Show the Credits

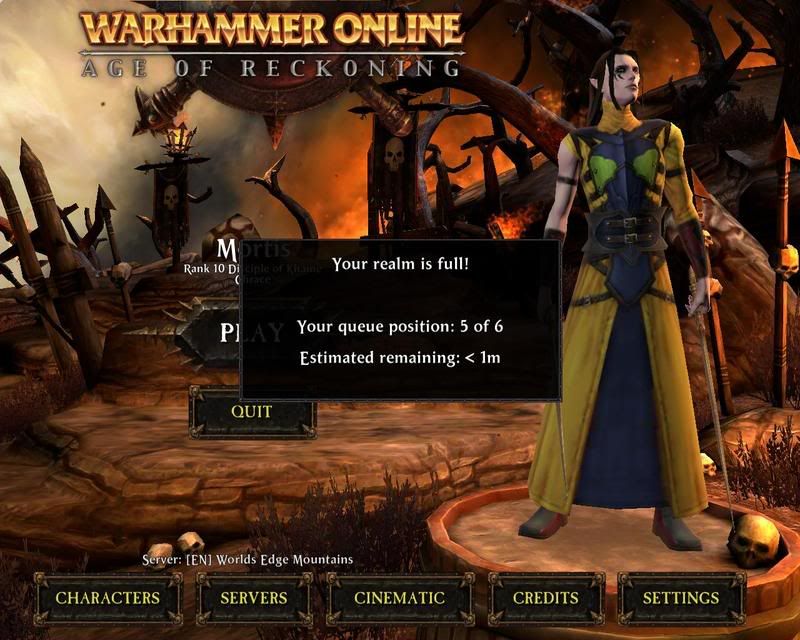pos(545,598)
